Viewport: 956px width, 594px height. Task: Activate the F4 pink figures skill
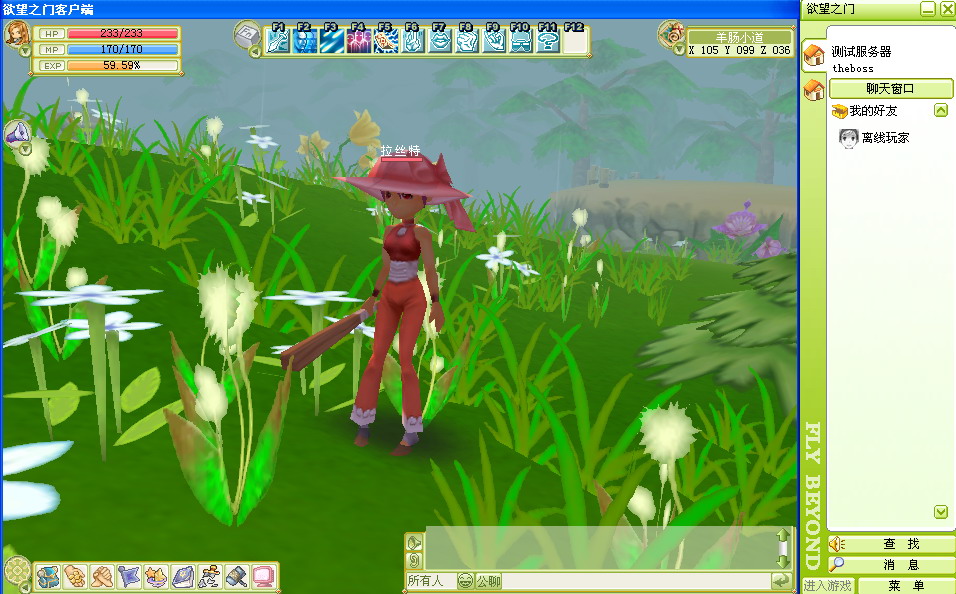pos(358,41)
